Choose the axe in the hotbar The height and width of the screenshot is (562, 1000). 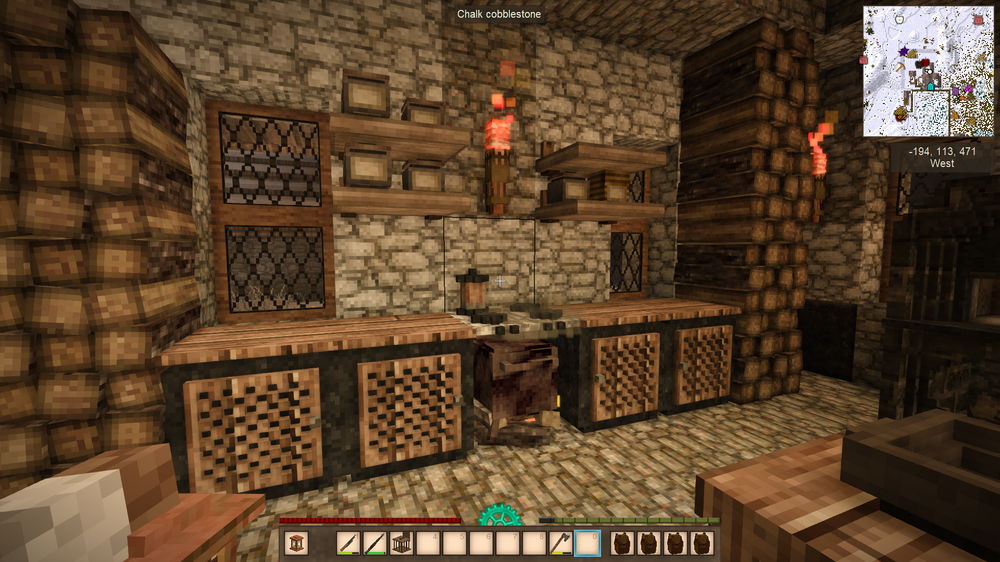click(x=562, y=543)
